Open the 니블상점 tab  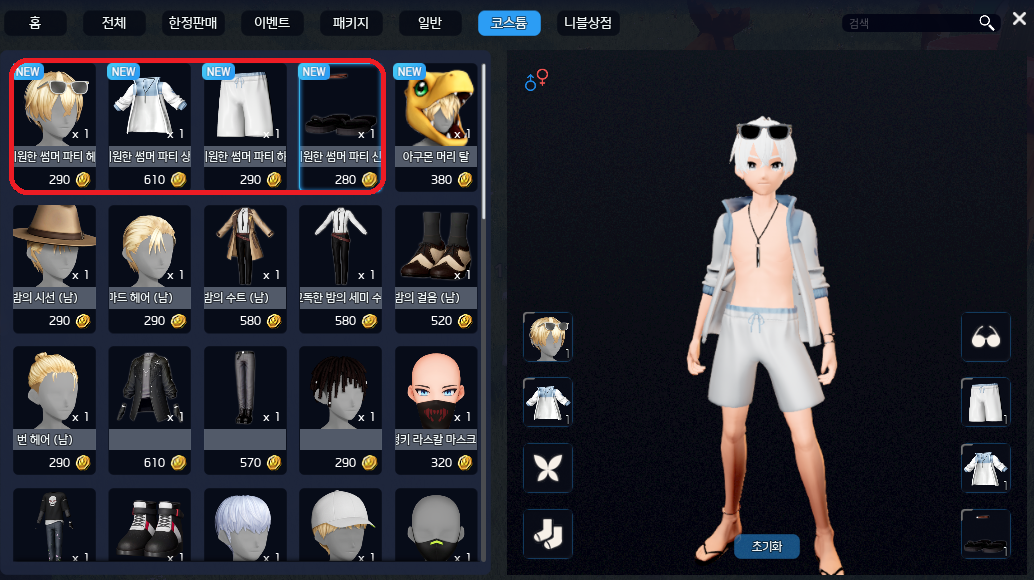pyautogui.click(x=588, y=23)
